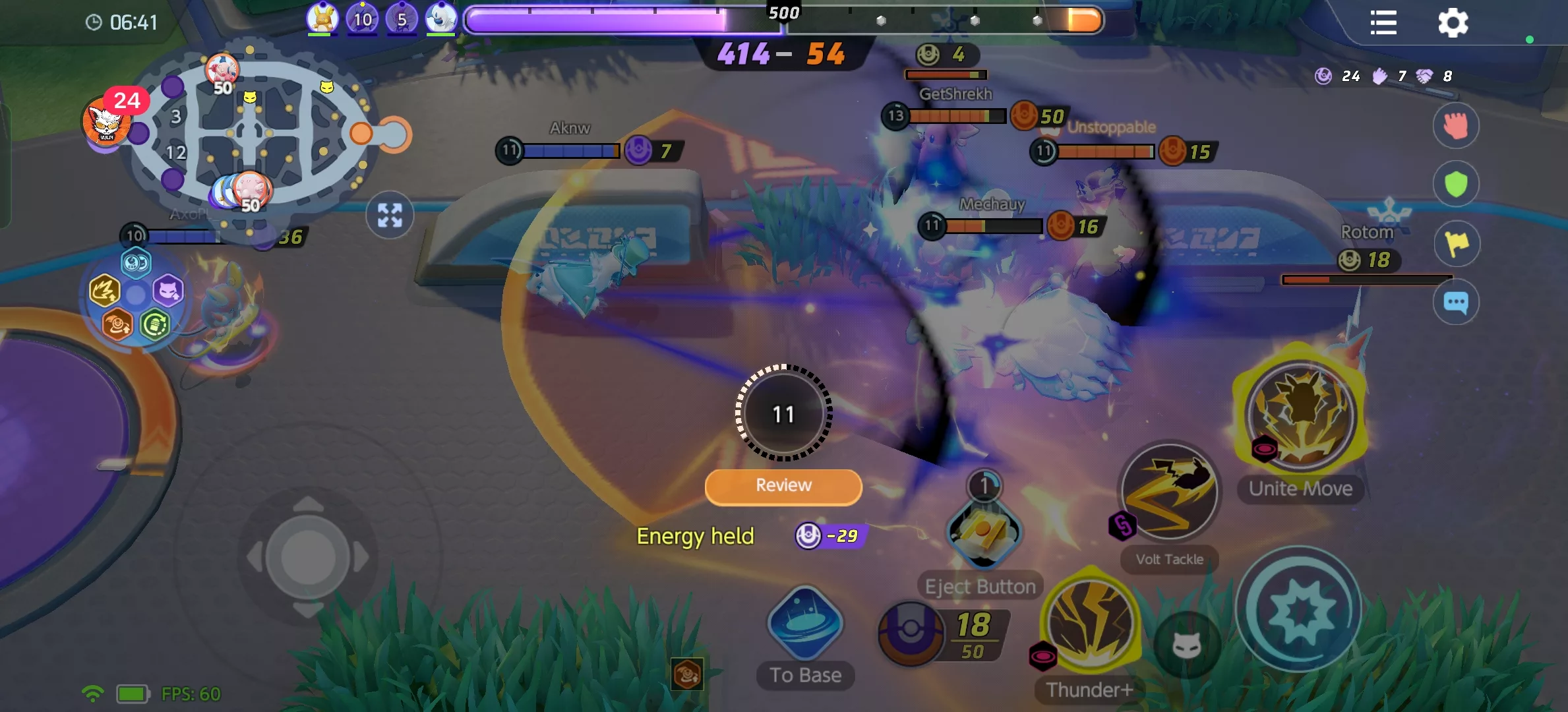Tap the basic attack button

tap(1299, 610)
